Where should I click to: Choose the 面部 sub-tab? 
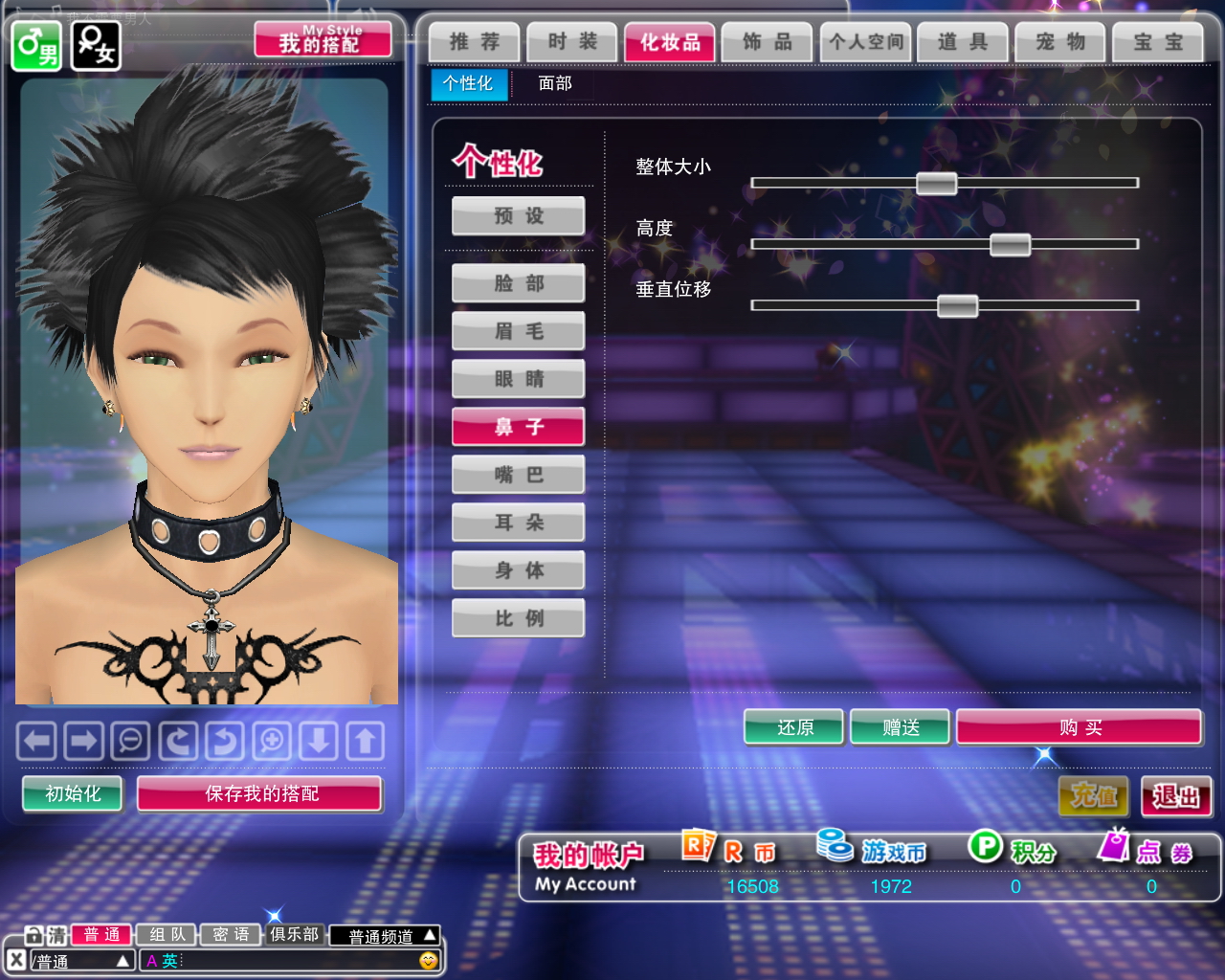555,83
